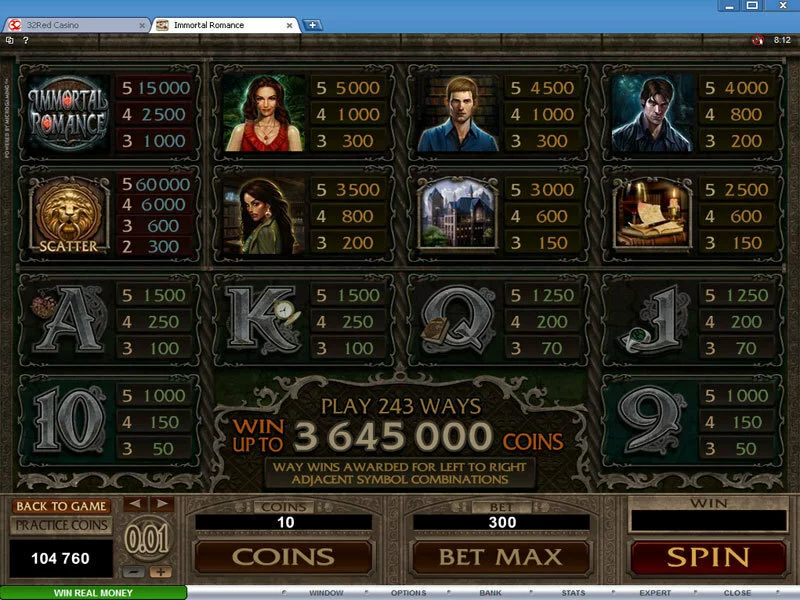The image size is (800, 600).
Task: Open the help question mark icon
Action: click(x=25, y=41)
